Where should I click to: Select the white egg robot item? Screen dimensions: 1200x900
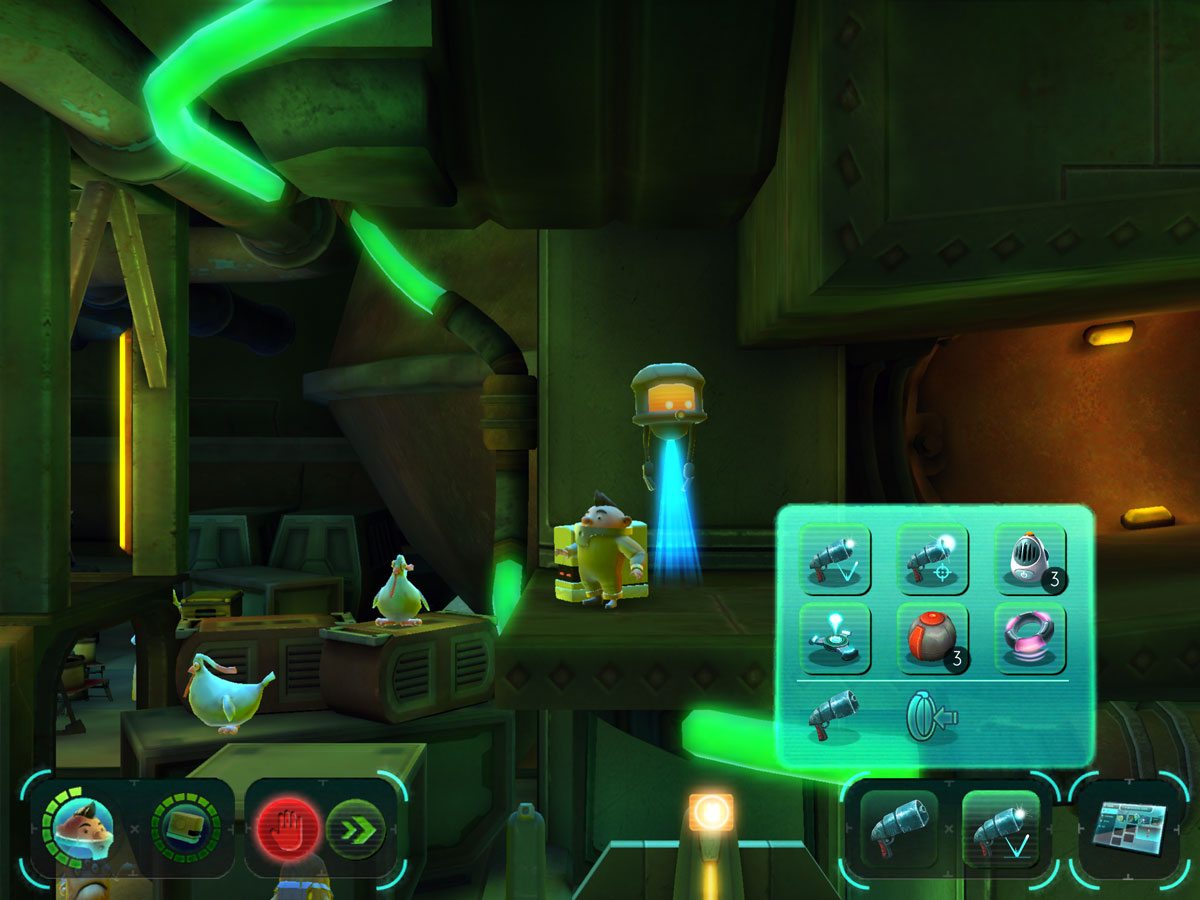pos(1030,559)
